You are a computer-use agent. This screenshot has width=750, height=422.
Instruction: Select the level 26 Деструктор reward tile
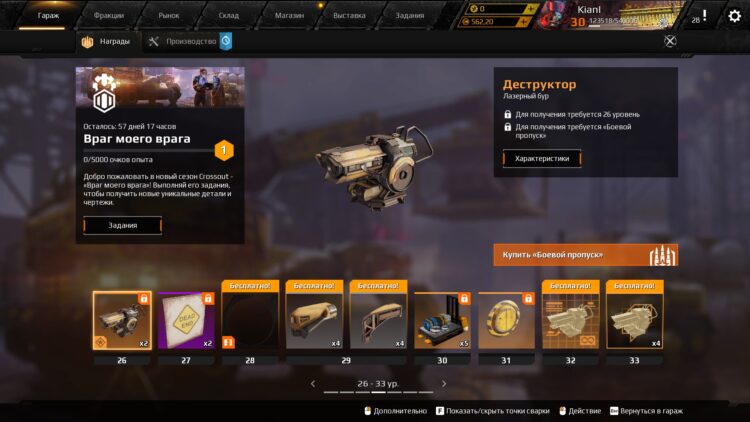coord(122,321)
